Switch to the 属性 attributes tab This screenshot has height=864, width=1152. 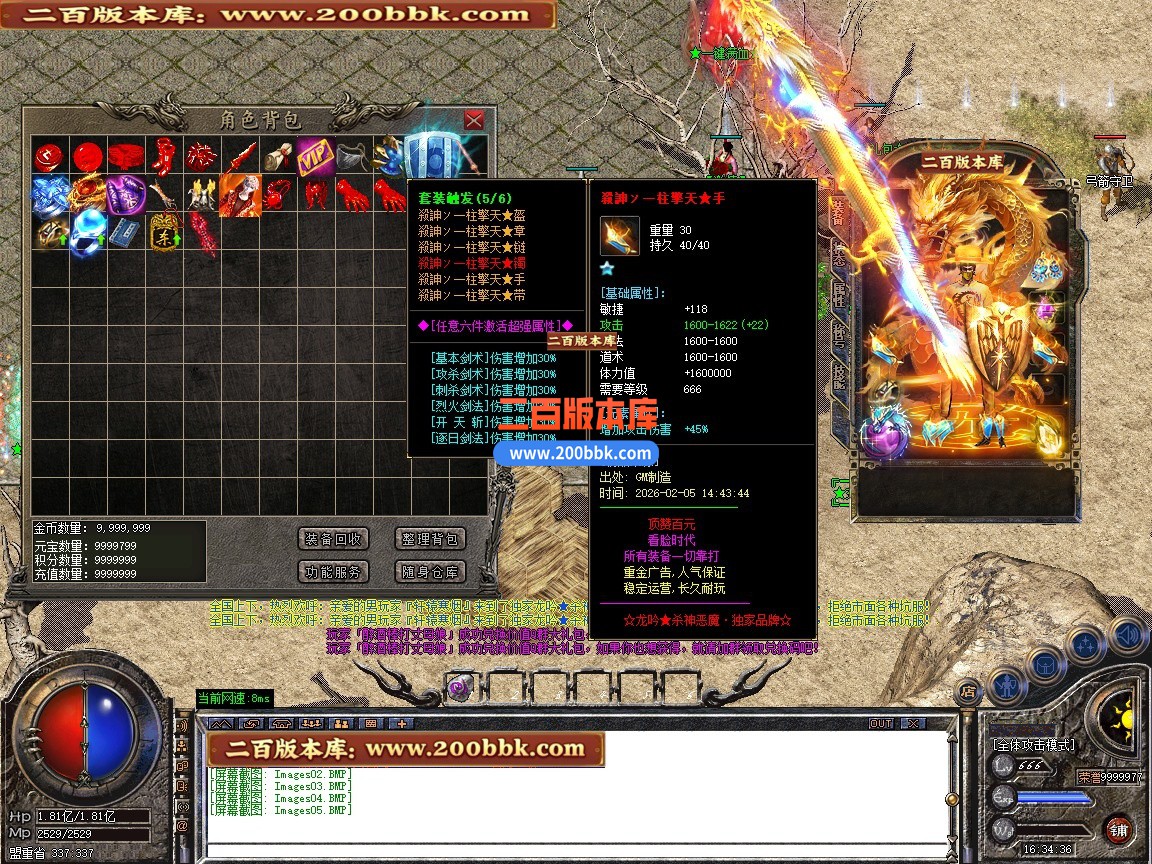click(838, 294)
